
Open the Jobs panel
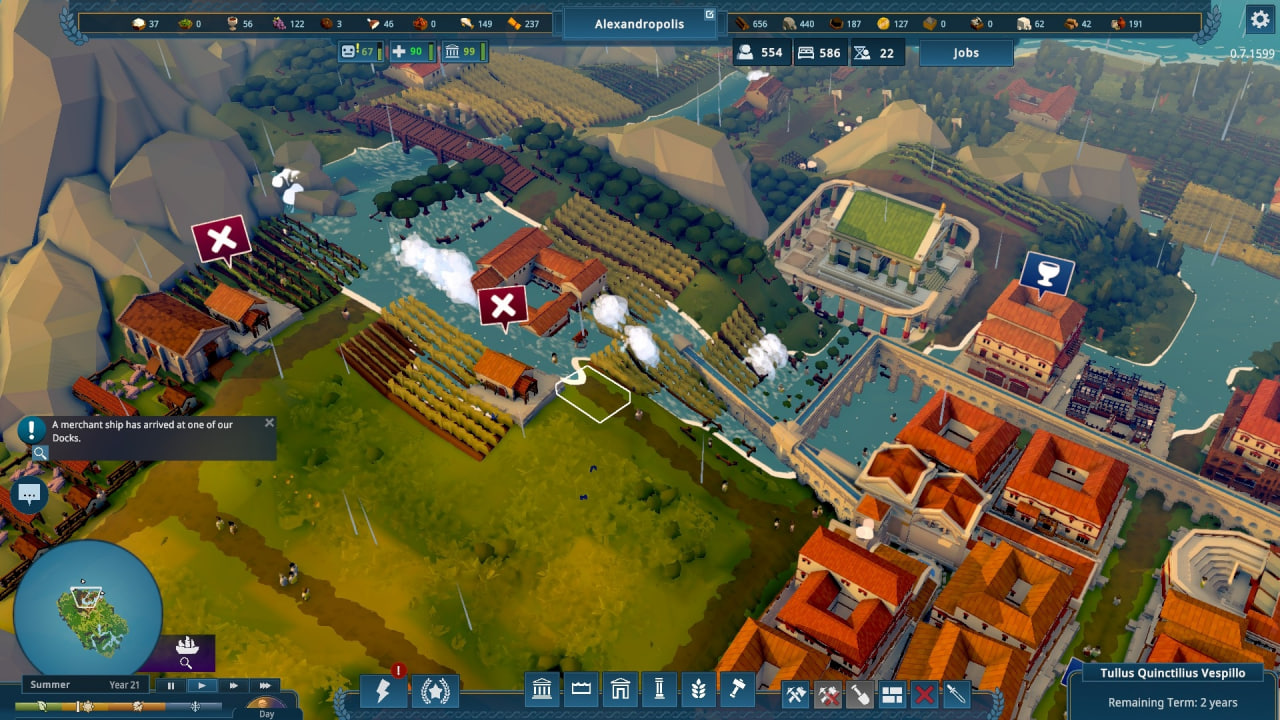coord(965,53)
